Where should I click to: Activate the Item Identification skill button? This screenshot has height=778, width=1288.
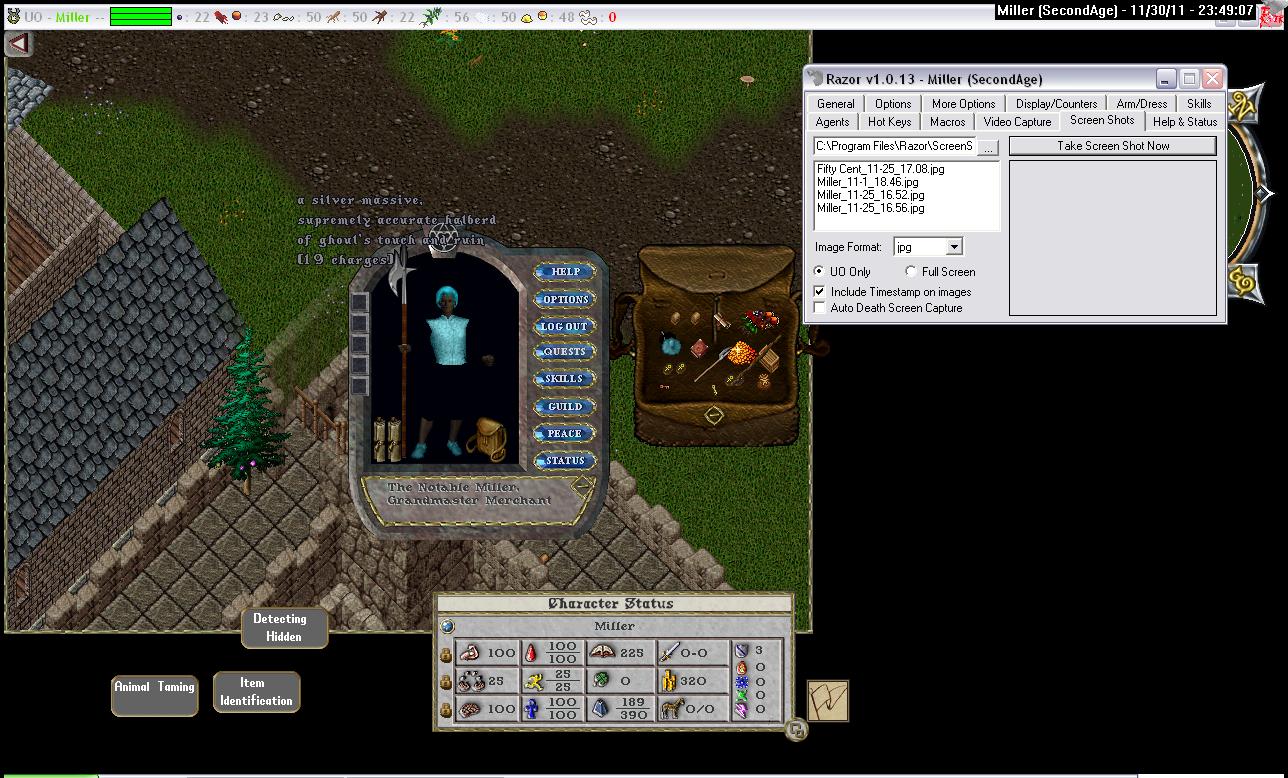point(256,692)
